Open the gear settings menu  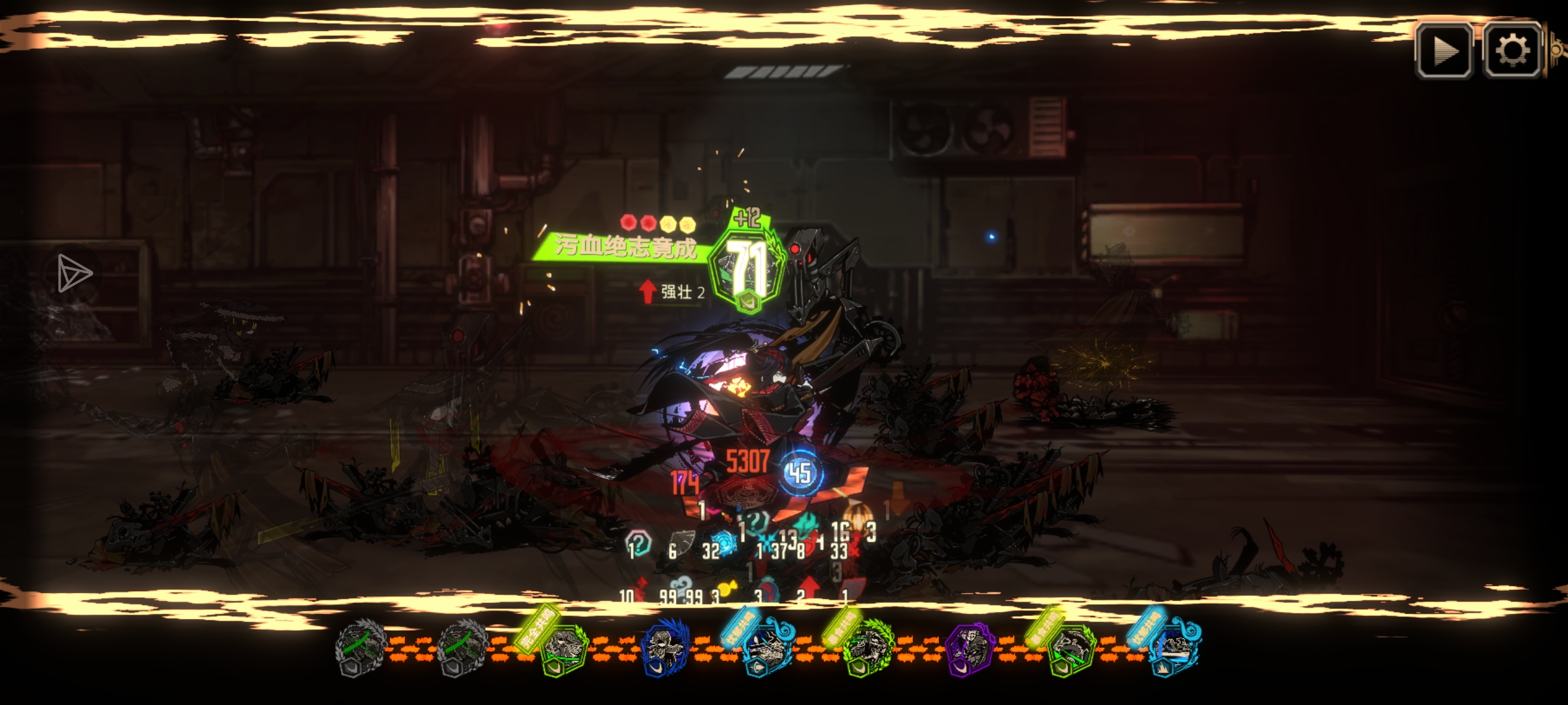(1511, 50)
